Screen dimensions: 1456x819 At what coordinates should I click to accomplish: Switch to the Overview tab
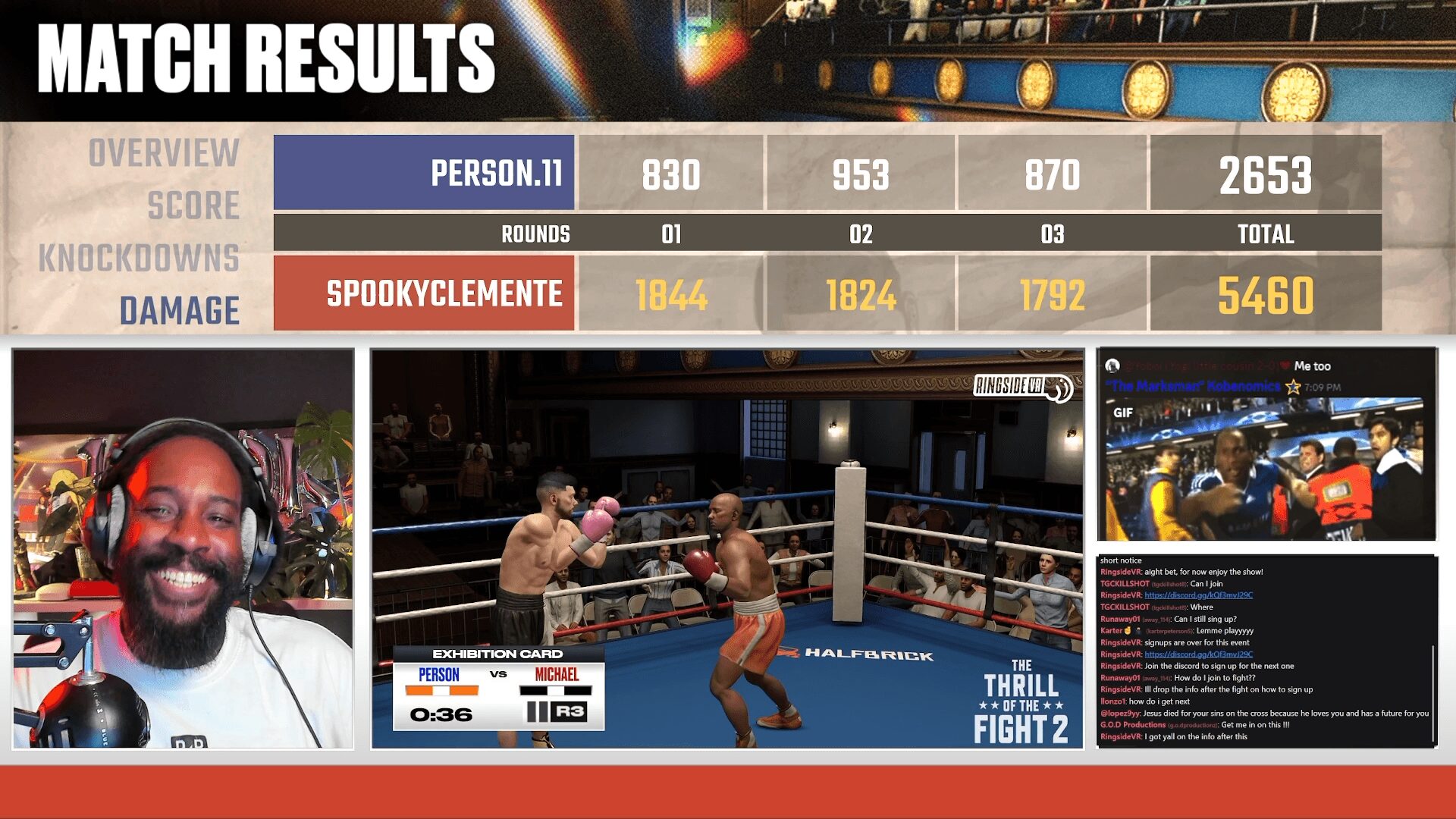click(164, 153)
